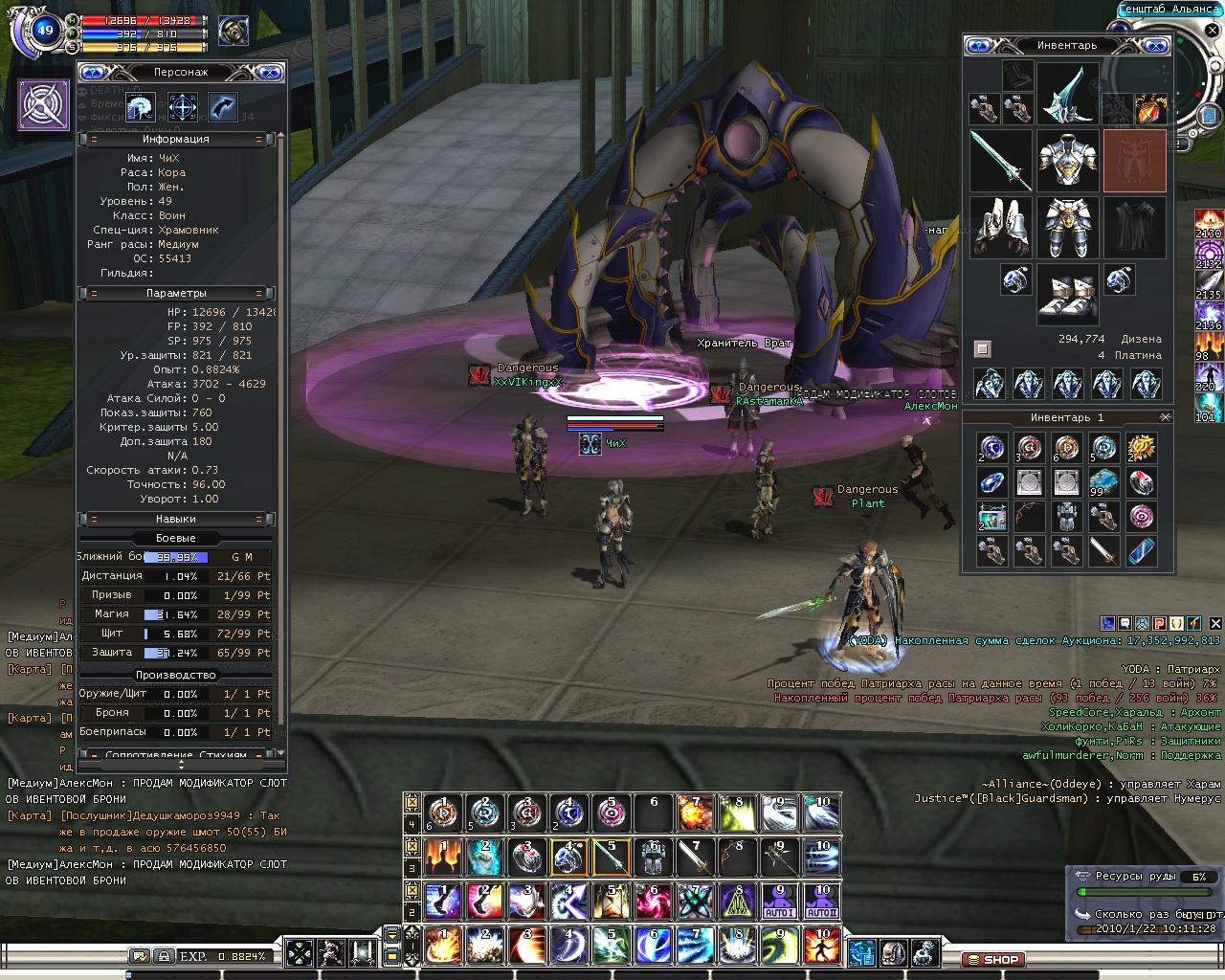Collapse the Информация section header
The image size is (1225, 980).
click(176, 139)
